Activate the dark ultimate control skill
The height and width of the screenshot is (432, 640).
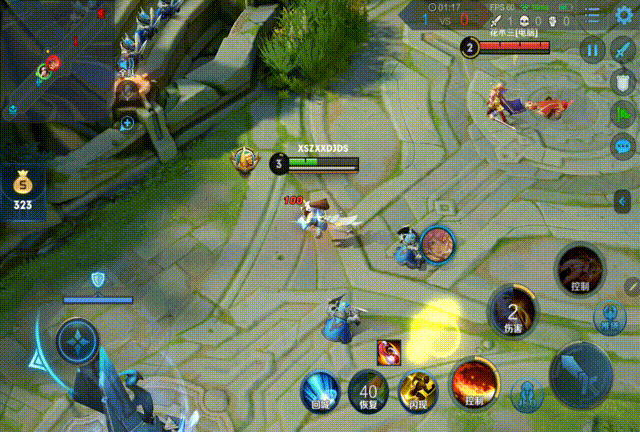[582, 268]
